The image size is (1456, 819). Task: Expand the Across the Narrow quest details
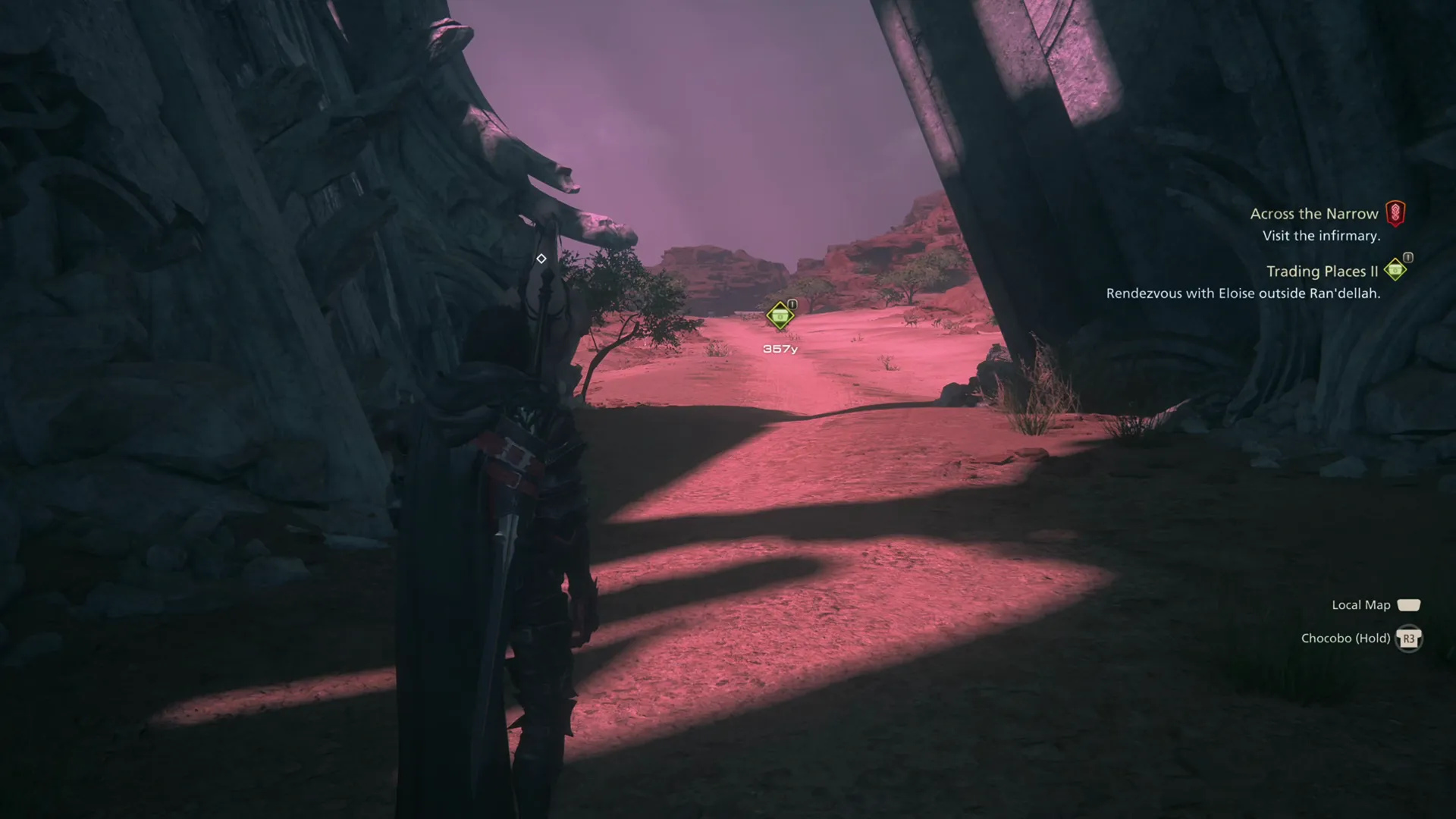[x=1315, y=214]
